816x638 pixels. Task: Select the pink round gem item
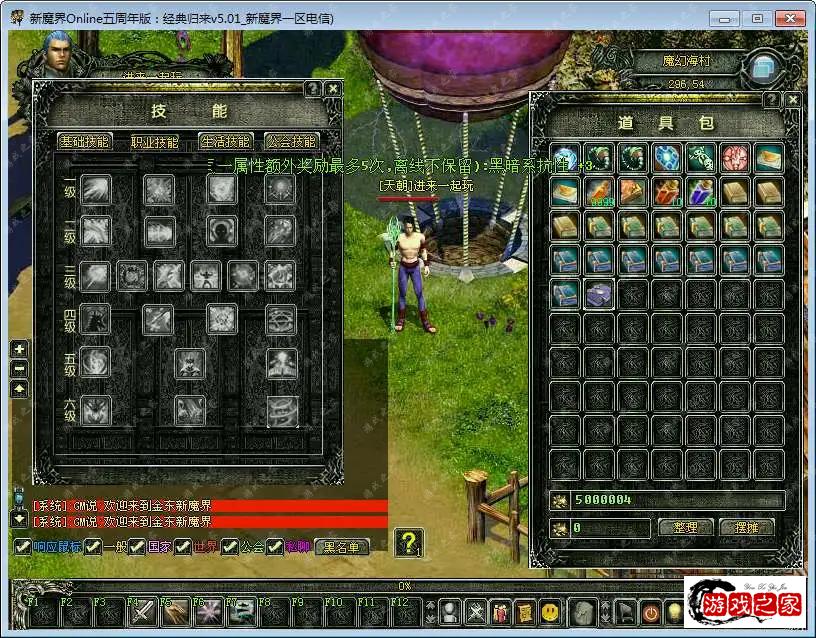click(x=735, y=157)
